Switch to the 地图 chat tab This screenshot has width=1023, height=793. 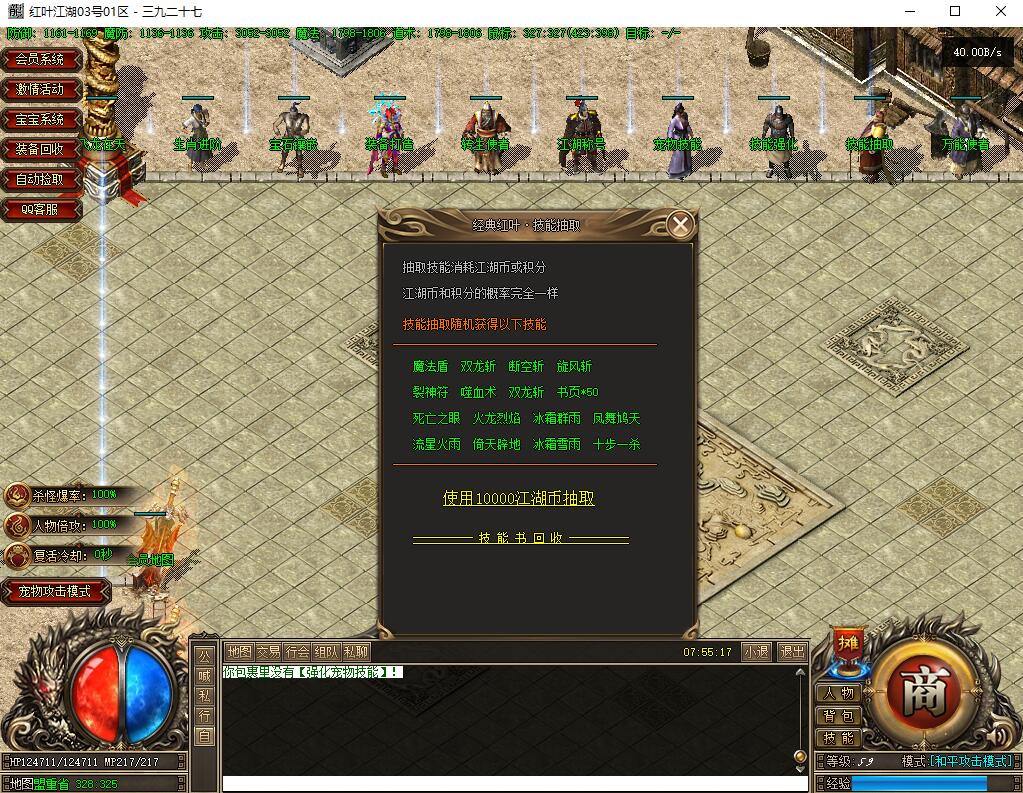pos(238,652)
